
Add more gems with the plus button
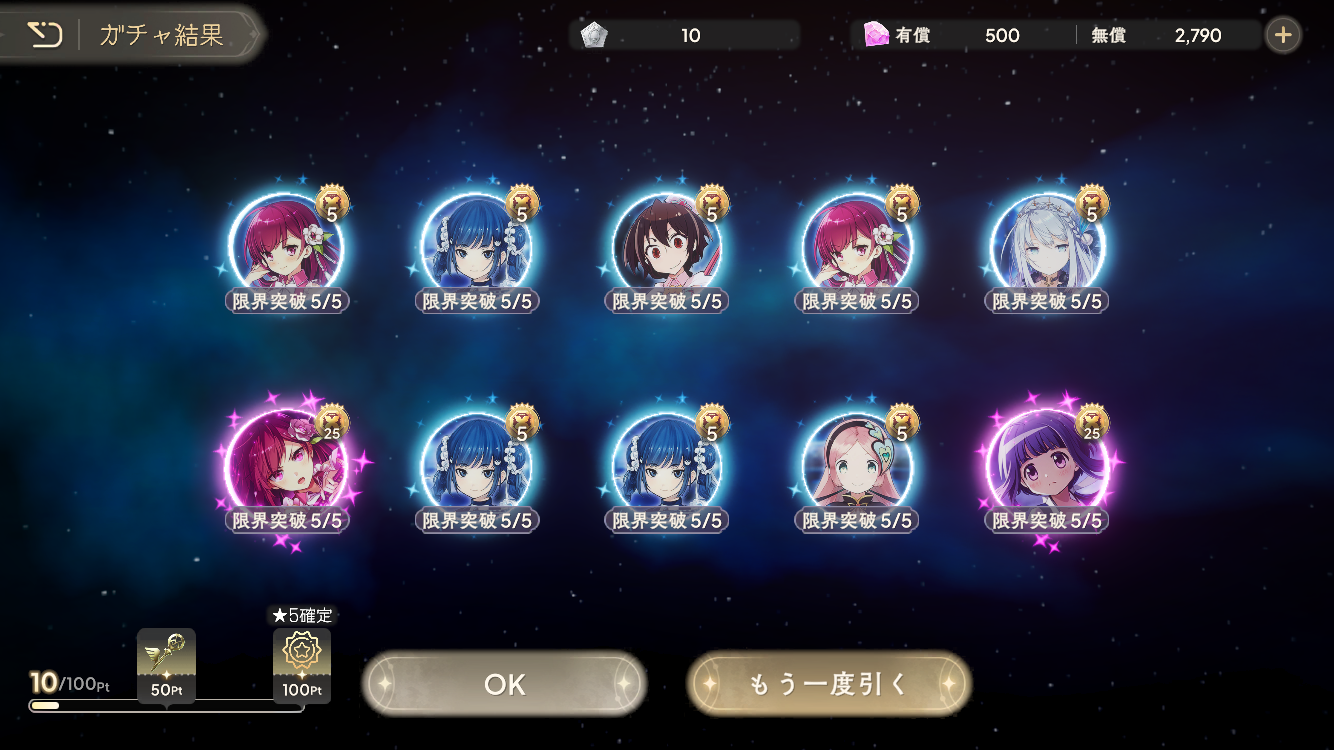click(x=1283, y=36)
